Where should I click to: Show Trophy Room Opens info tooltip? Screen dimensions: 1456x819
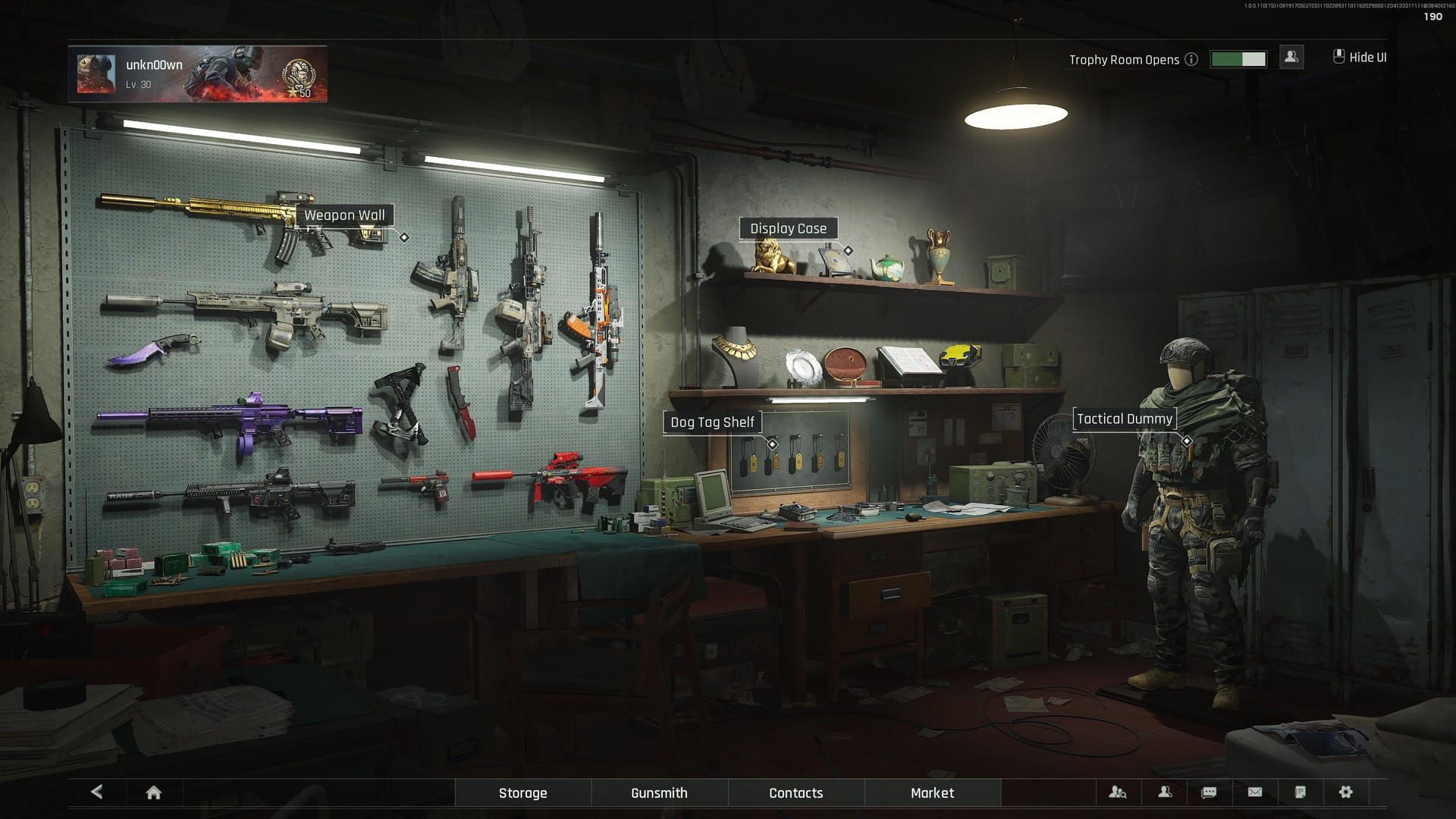(x=1191, y=59)
